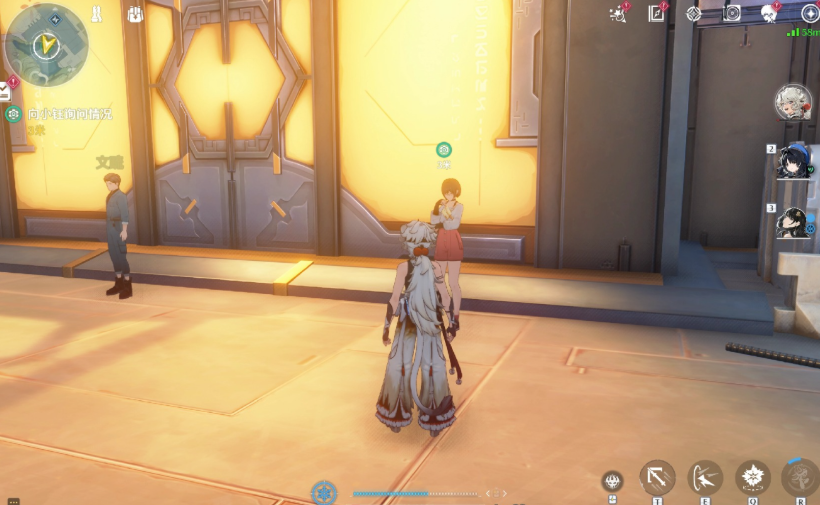
Task: Select the white-haired active character portrait
Action: (793, 102)
